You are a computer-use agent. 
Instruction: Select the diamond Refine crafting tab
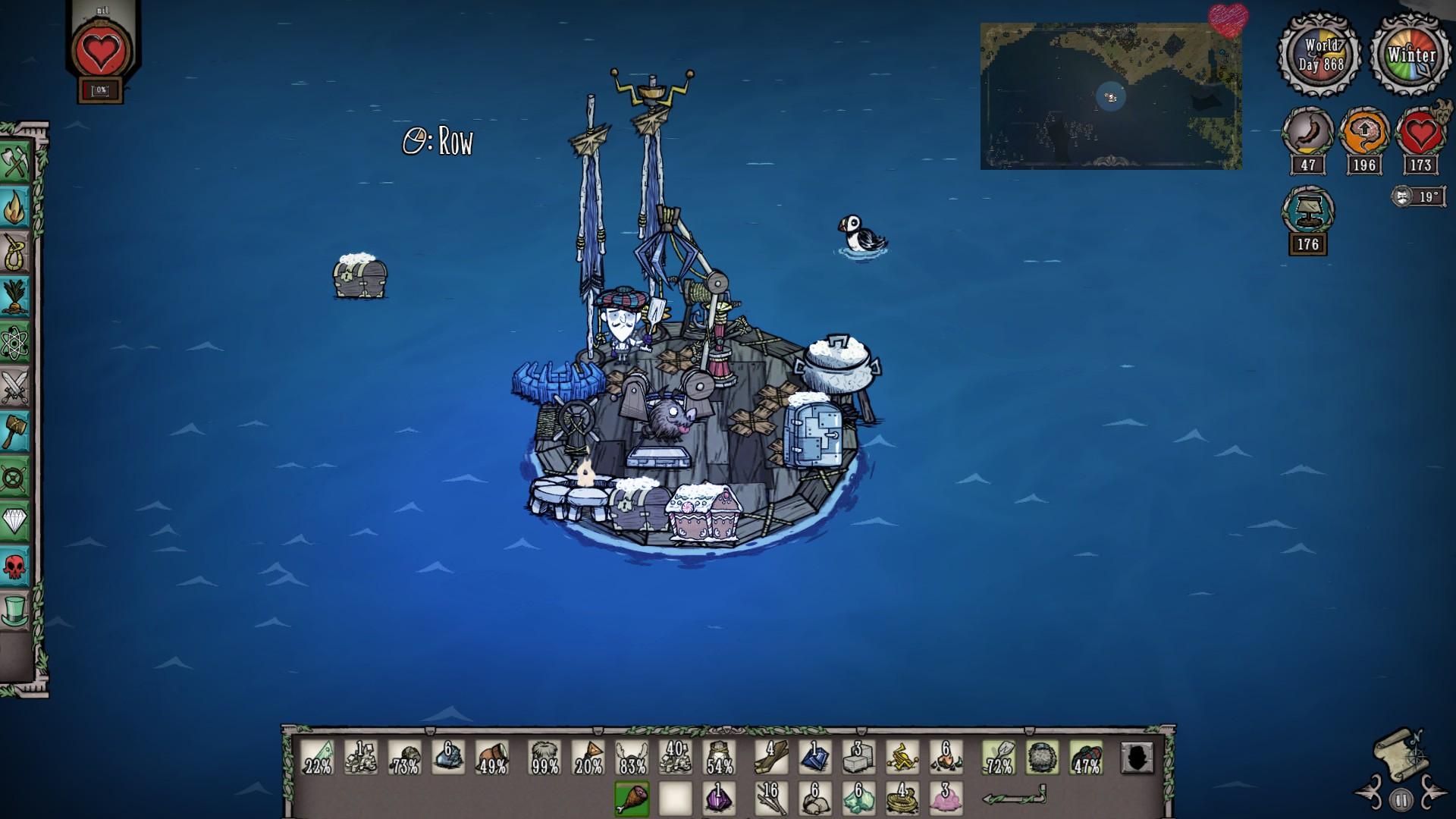coord(15,522)
